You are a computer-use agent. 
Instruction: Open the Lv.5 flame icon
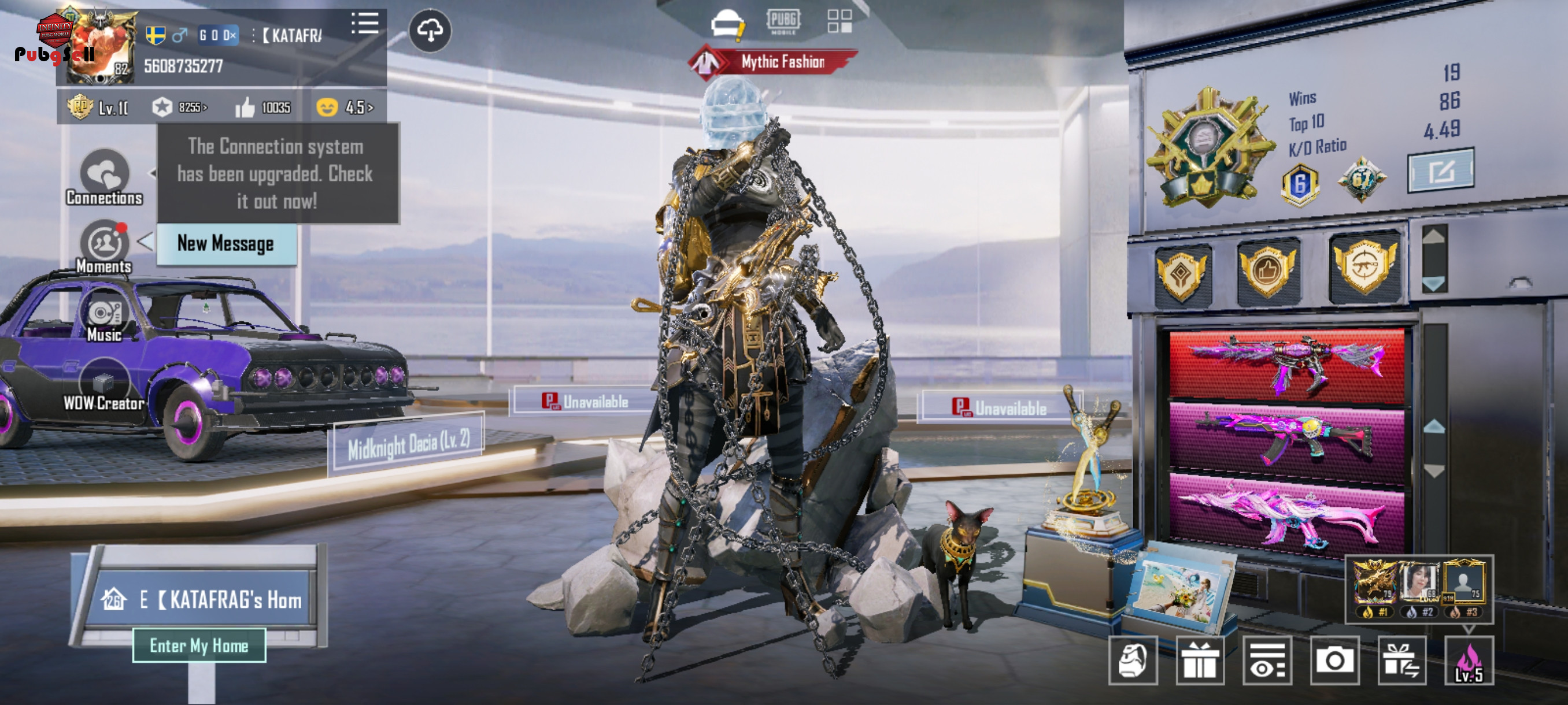click(x=1468, y=660)
